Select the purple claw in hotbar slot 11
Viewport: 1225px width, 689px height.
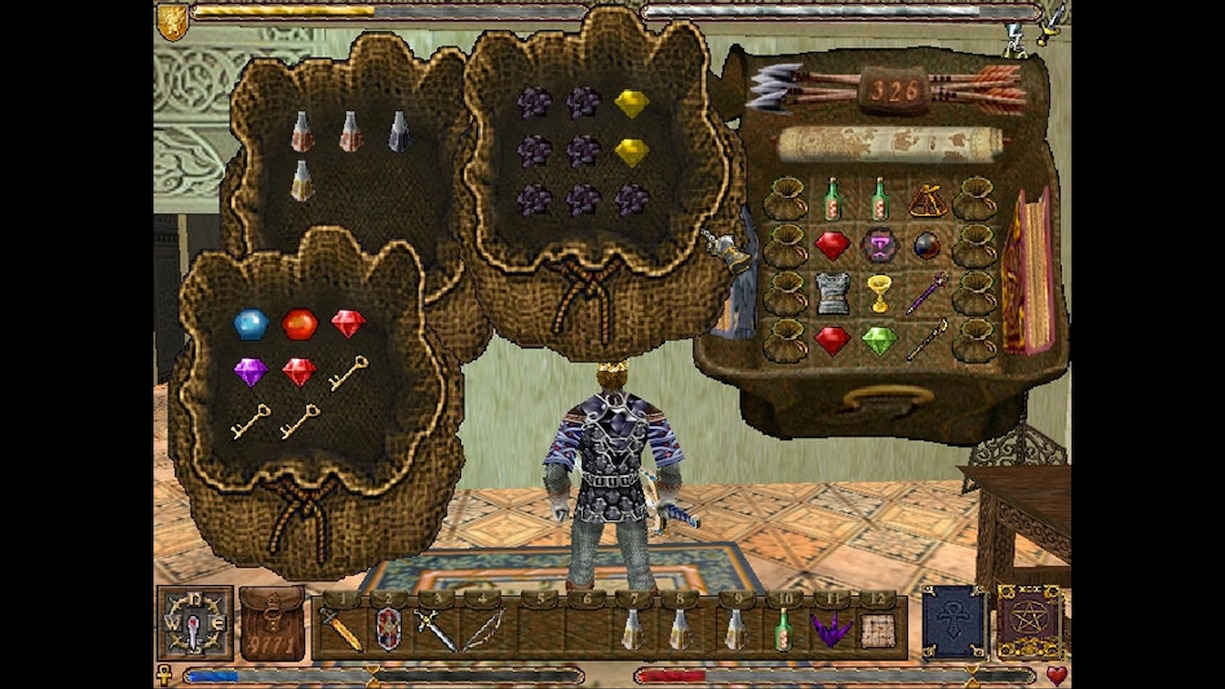[x=830, y=630]
